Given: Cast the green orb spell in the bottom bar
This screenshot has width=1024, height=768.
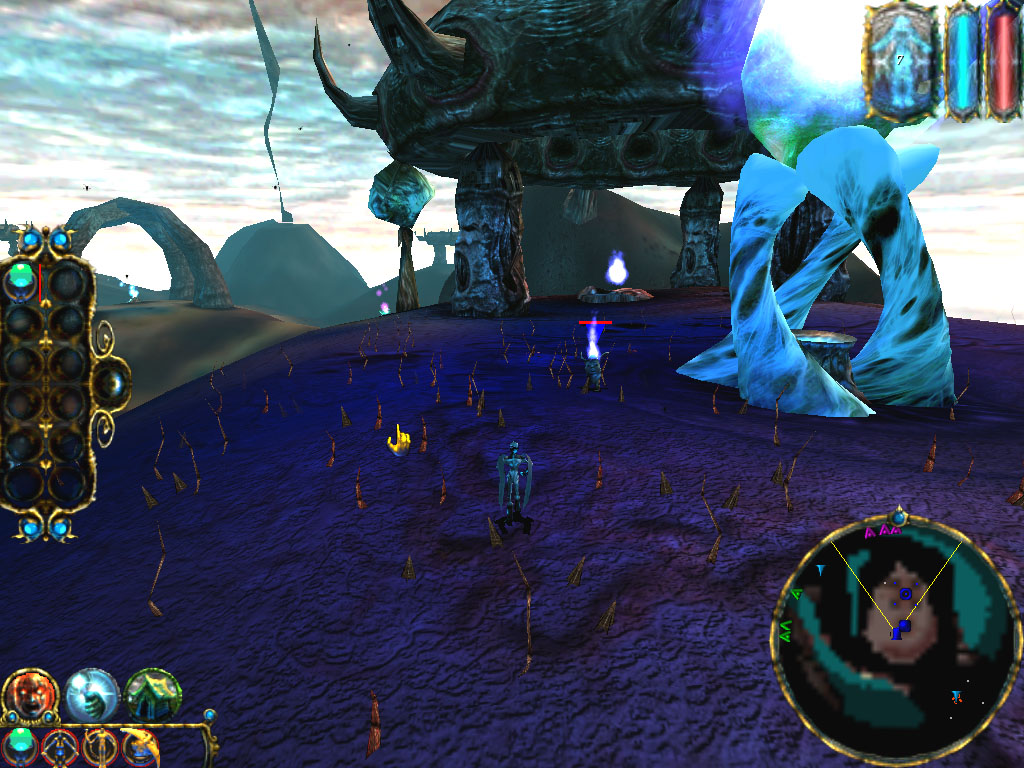Looking at the screenshot, I should click(21, 746).
